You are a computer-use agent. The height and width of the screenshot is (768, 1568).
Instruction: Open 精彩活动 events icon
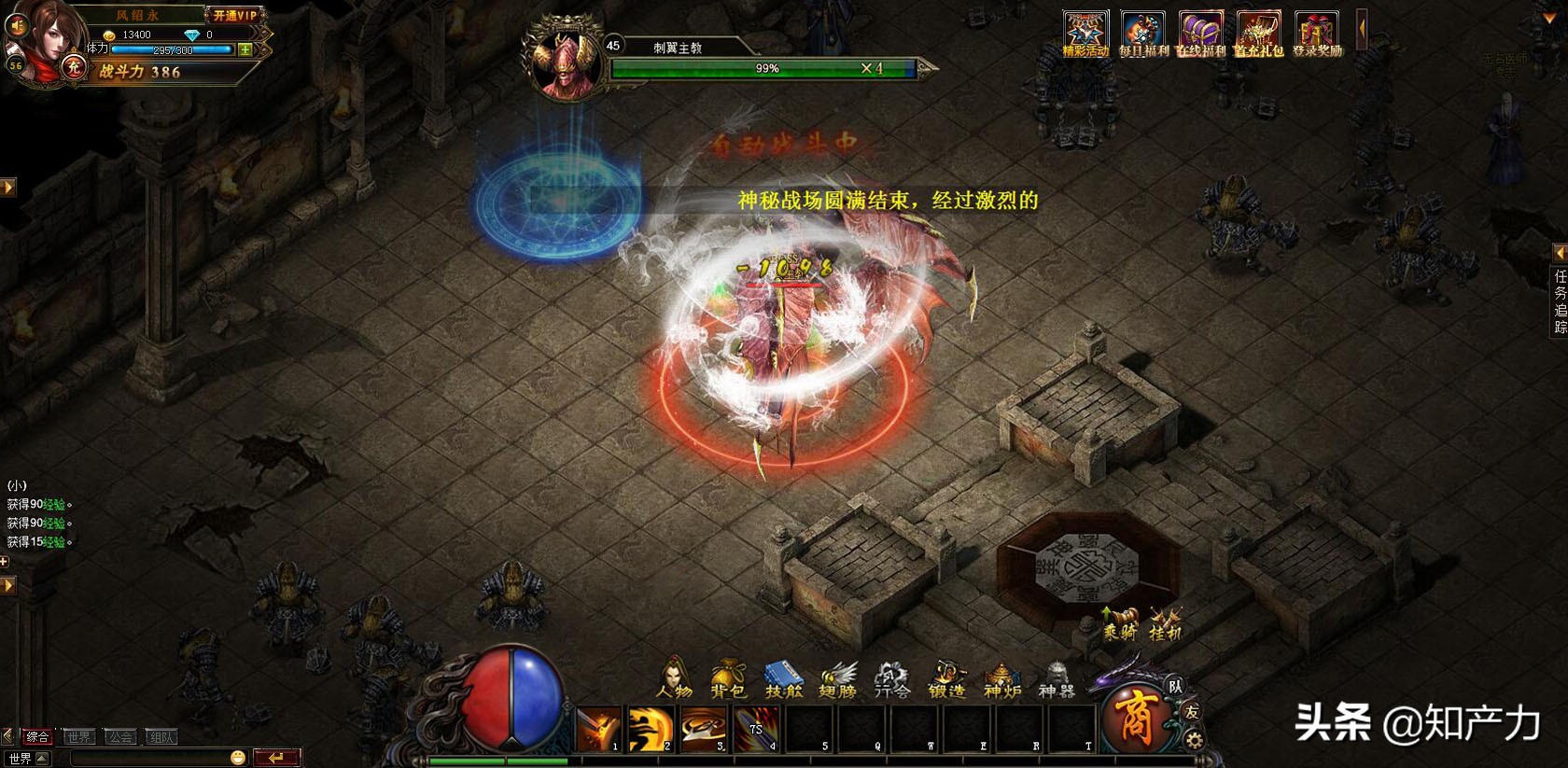[x=1085, y=35]
